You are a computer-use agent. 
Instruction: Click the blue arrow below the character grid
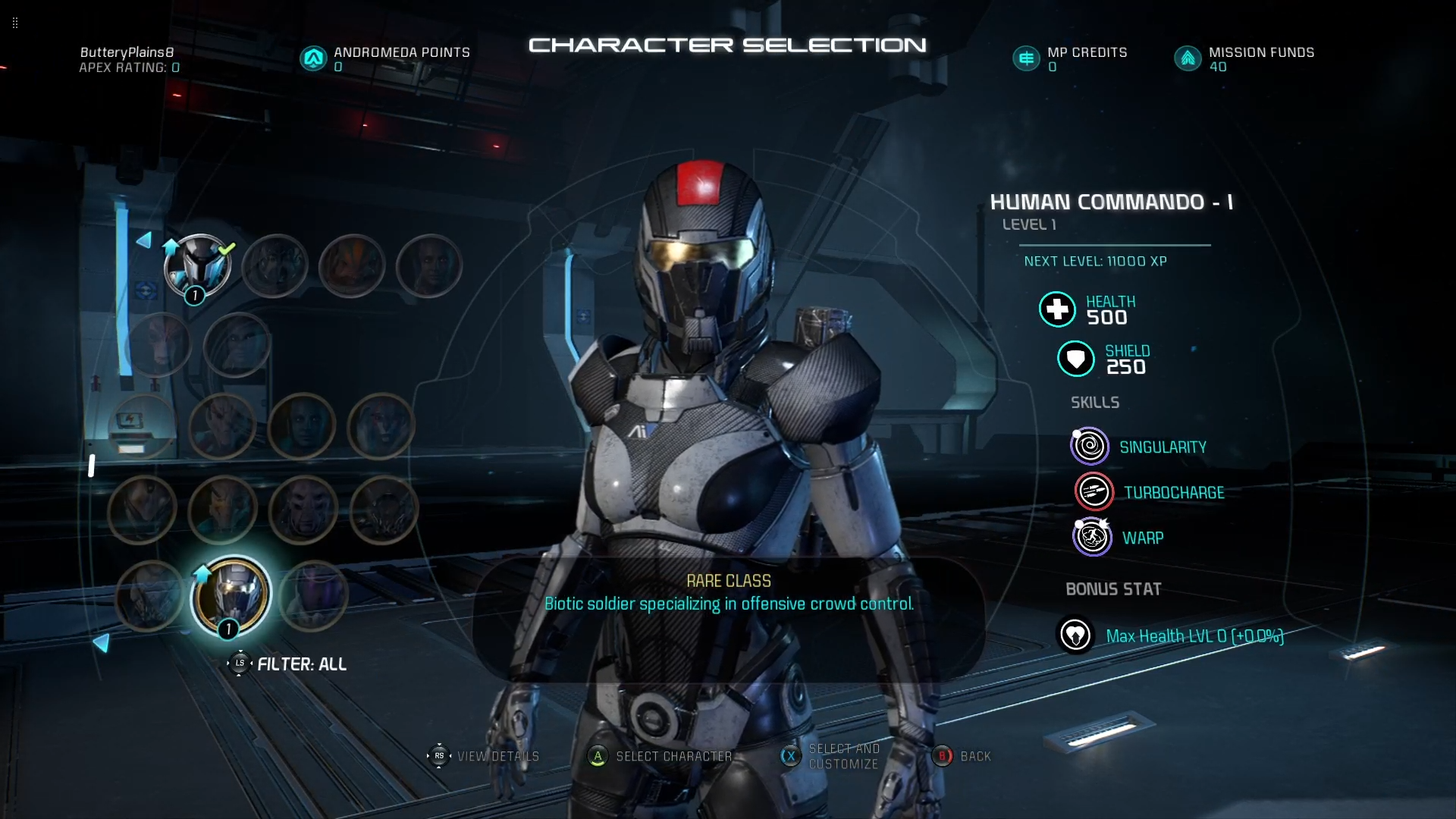tap(102, 643)
